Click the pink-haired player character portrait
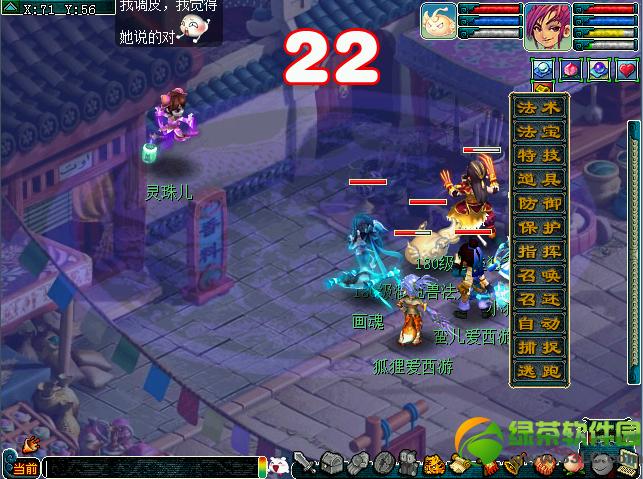 click(546, 22)
